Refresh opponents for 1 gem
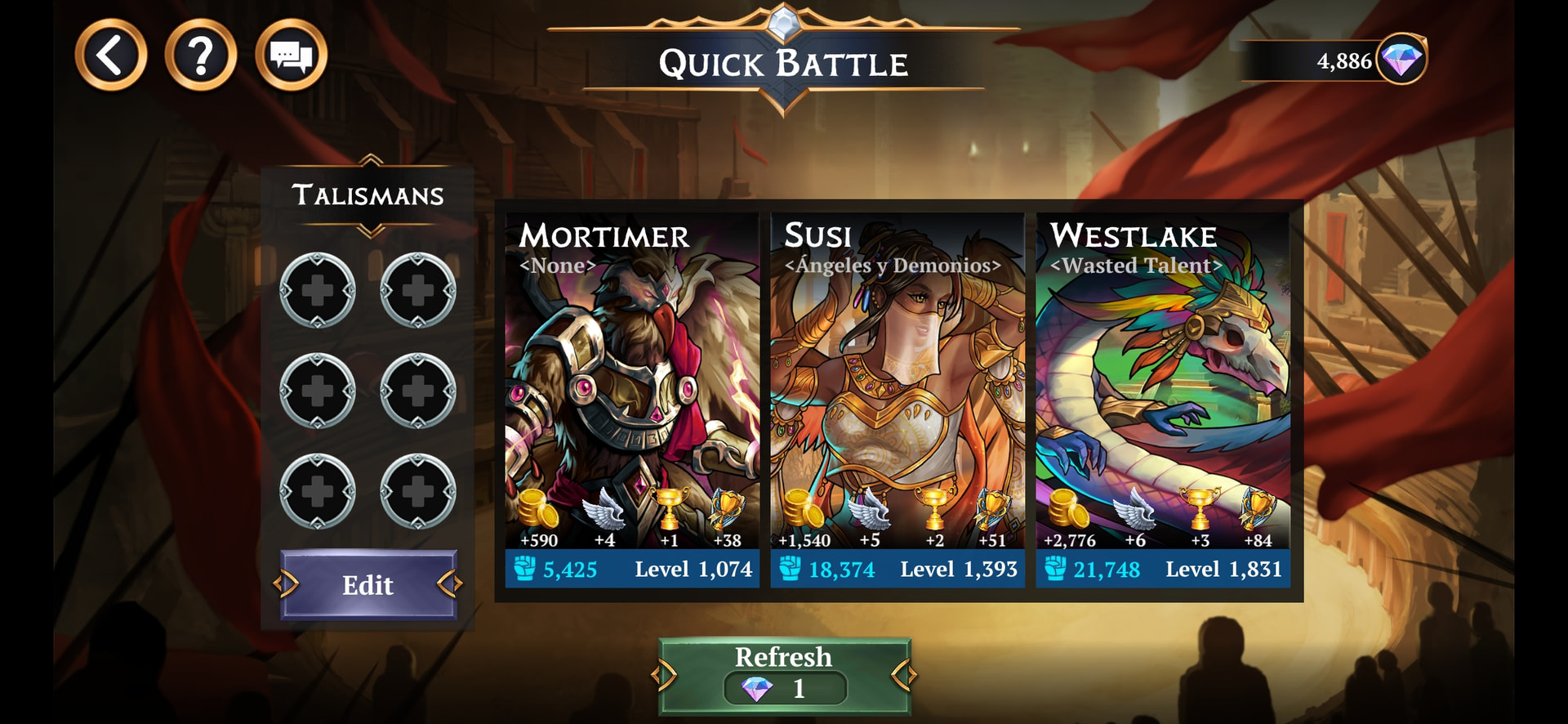The width and height of the screenshot is (1568, 724). click(x=784, y=675)
